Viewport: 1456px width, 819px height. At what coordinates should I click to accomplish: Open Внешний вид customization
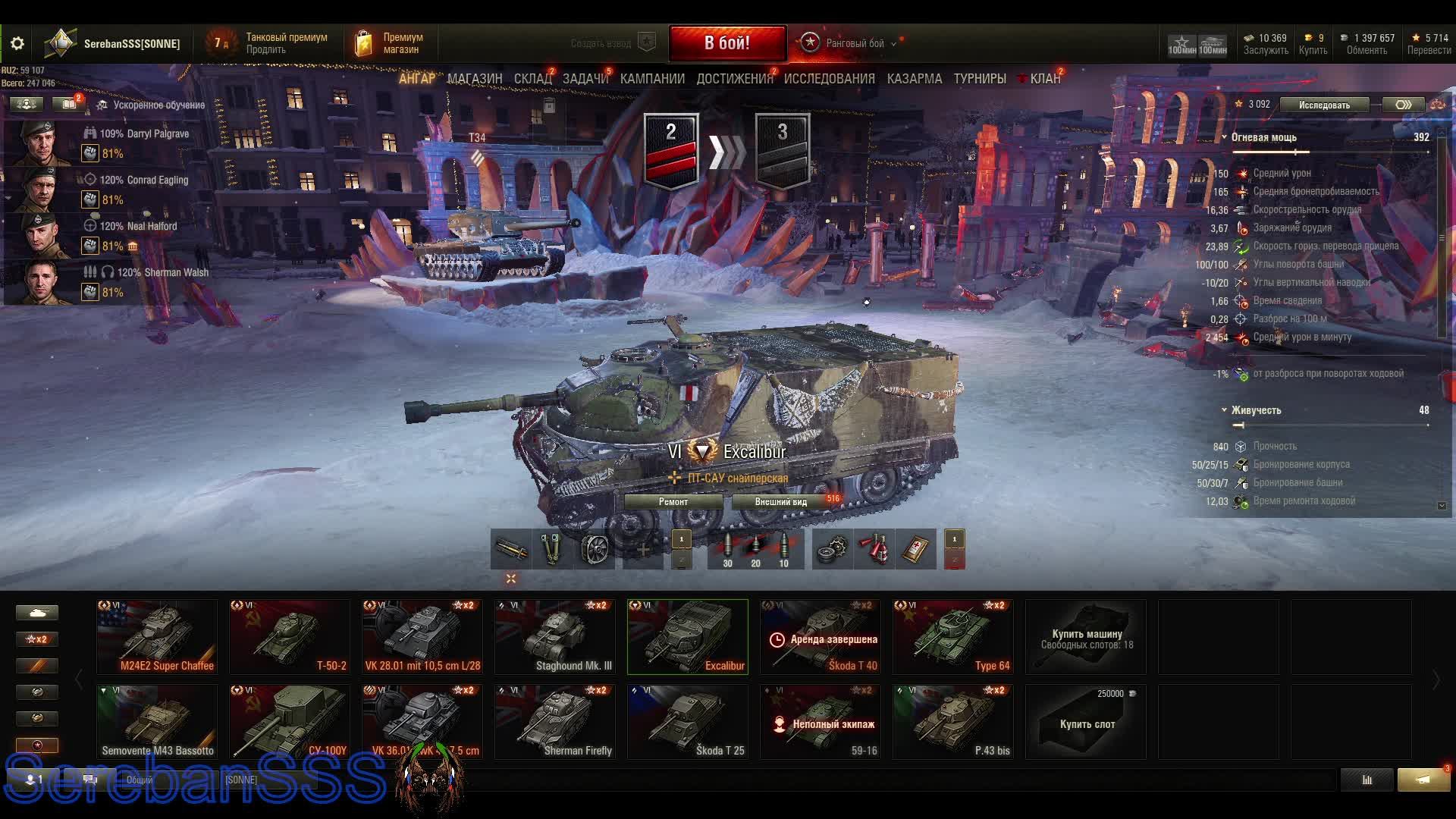coord(780,502)
